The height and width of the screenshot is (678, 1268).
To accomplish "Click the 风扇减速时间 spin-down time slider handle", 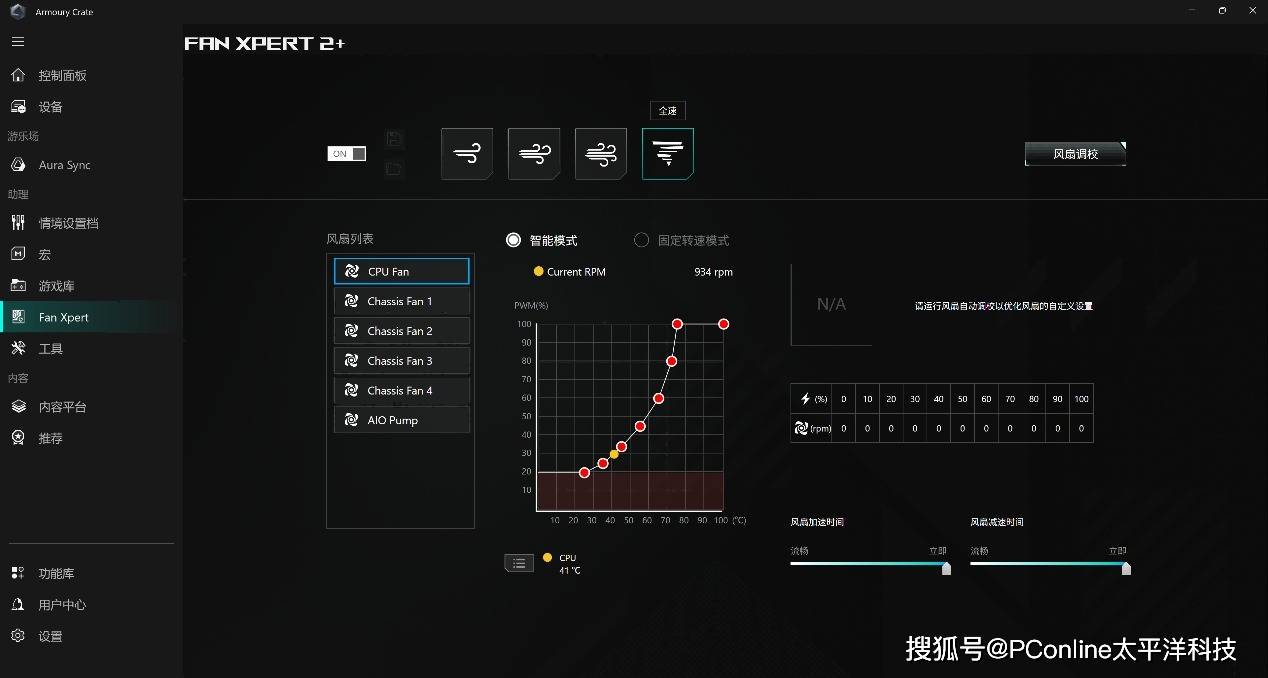I will tap(1126, 568).
